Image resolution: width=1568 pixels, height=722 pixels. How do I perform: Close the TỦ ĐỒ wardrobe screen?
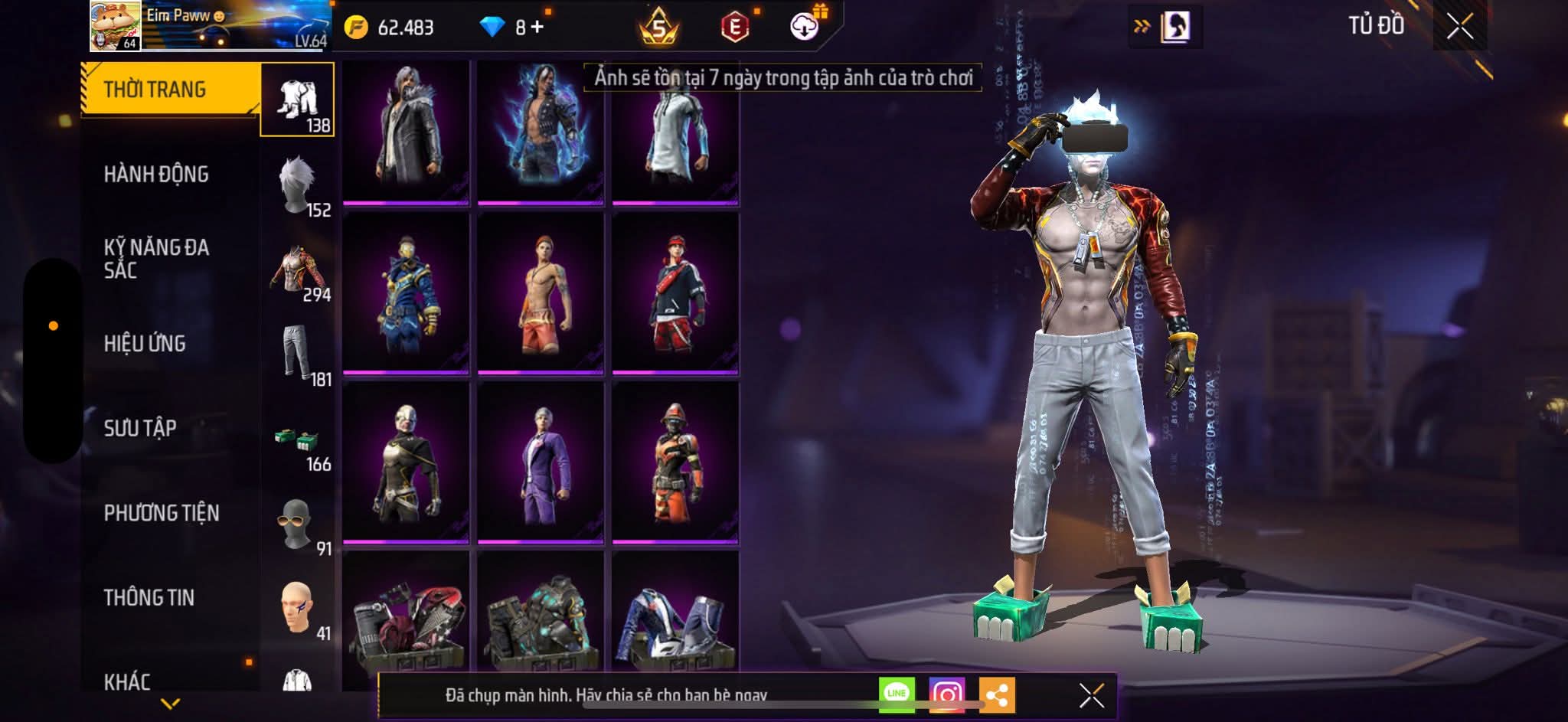coord(1459,27)
